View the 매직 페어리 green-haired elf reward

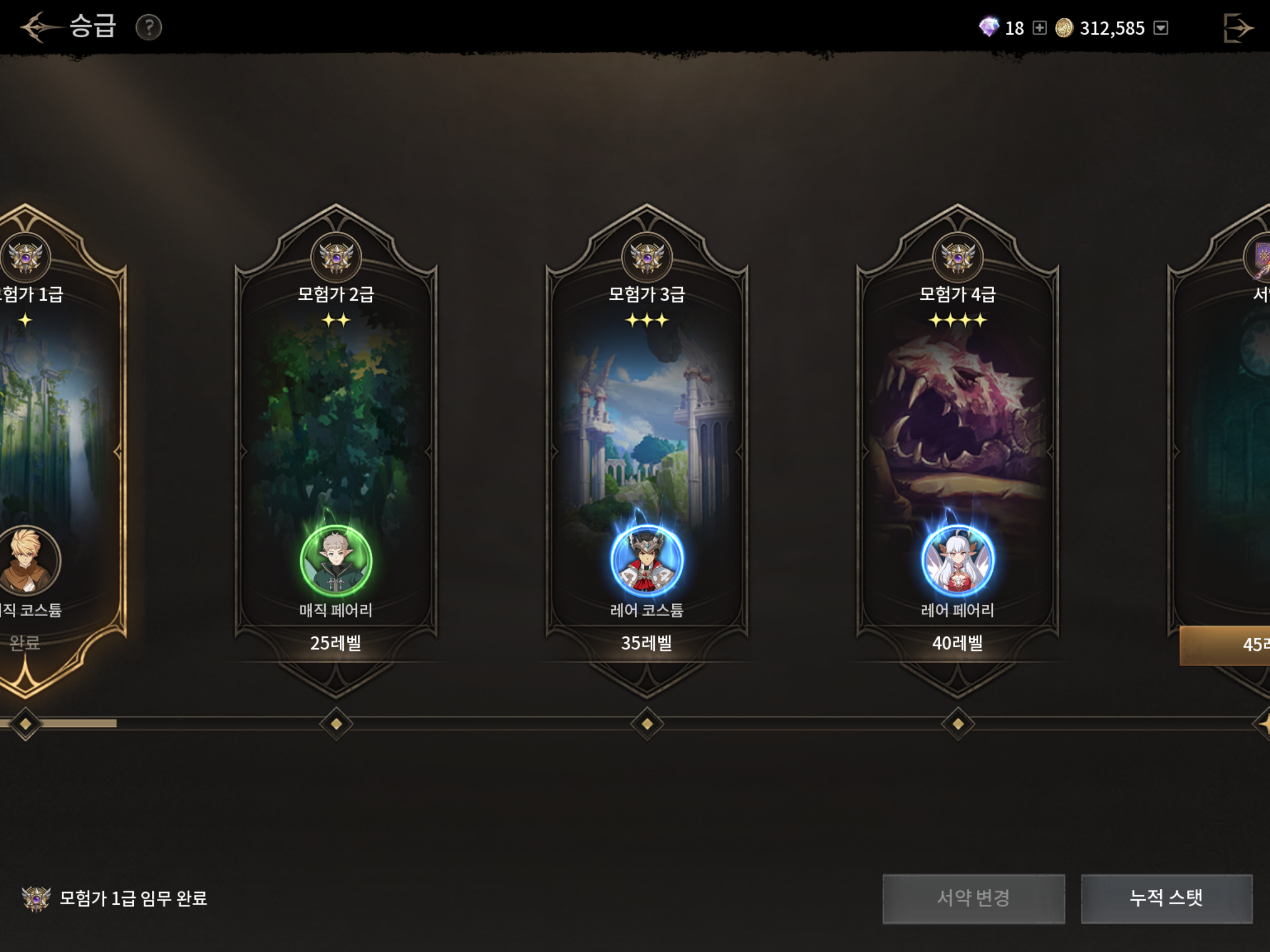336,561
